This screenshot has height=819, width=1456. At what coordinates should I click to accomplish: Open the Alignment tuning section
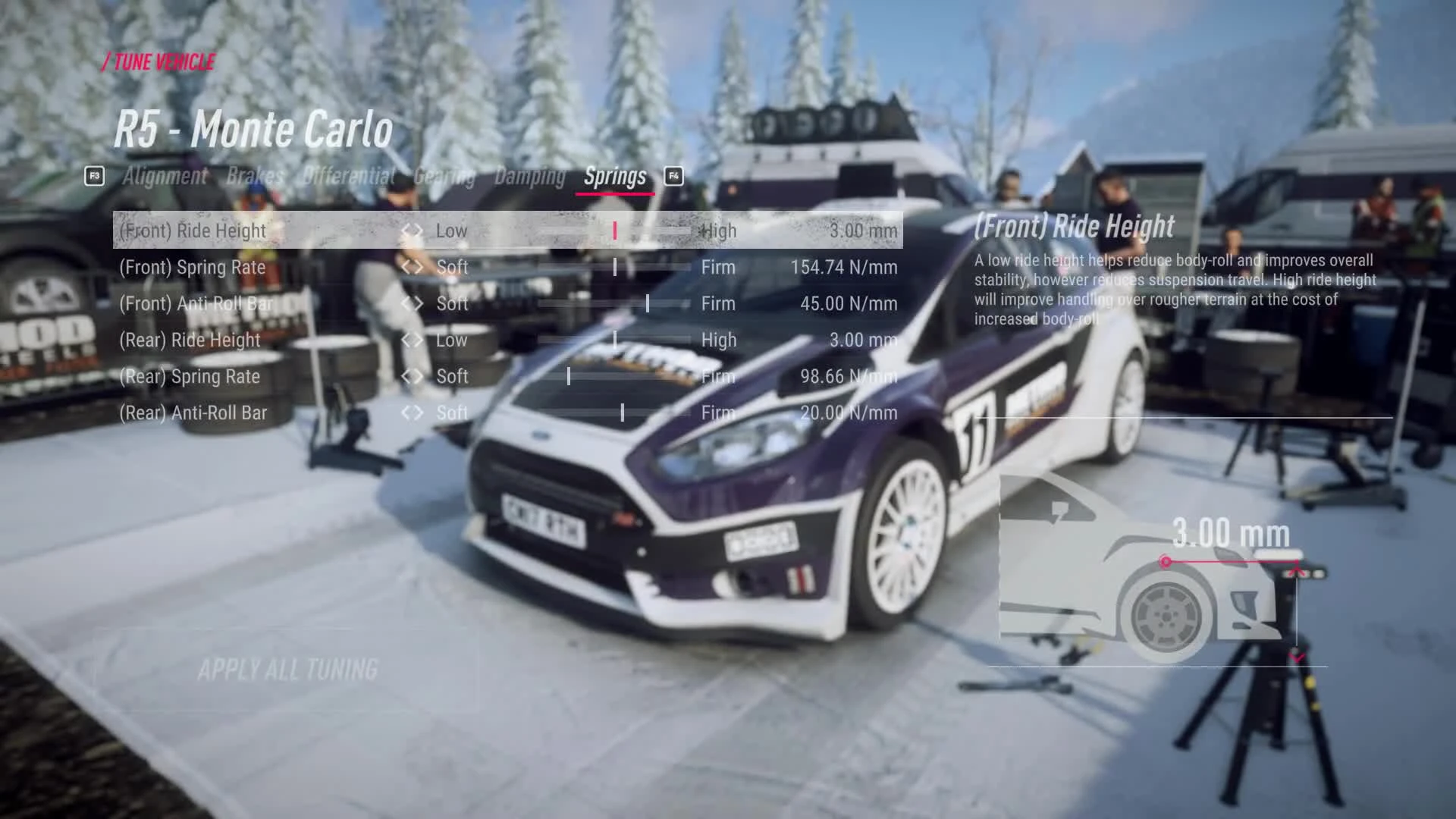(165, 176)
